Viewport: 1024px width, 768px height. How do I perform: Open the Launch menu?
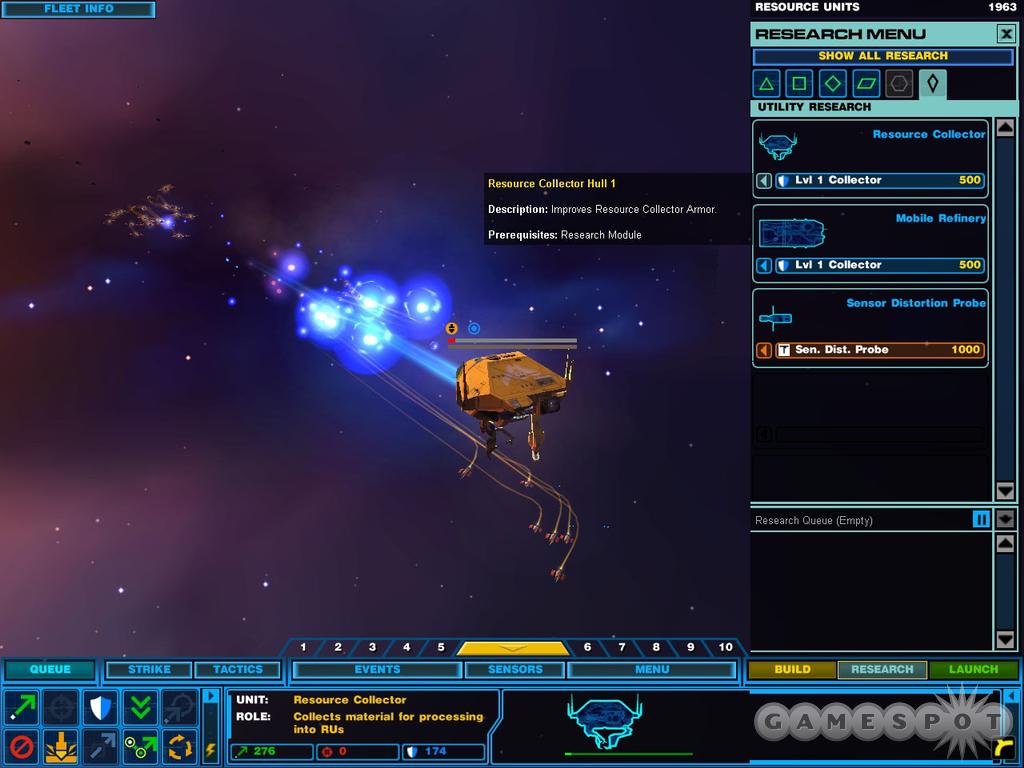pos(973,669)
